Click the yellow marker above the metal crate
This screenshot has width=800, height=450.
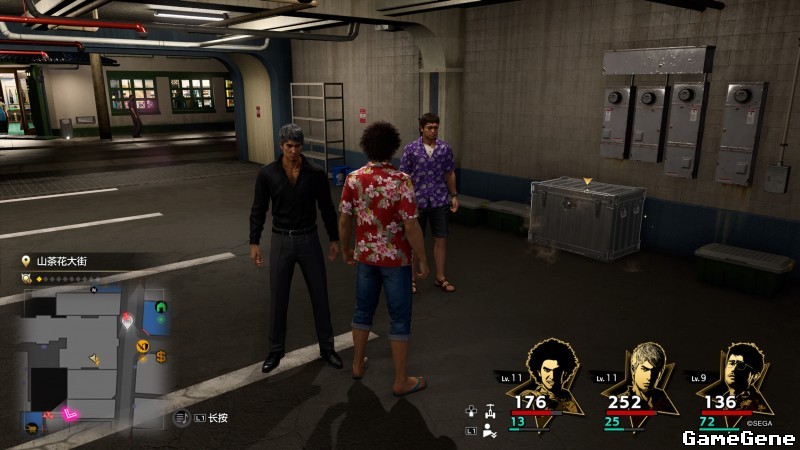coord(588,180)
